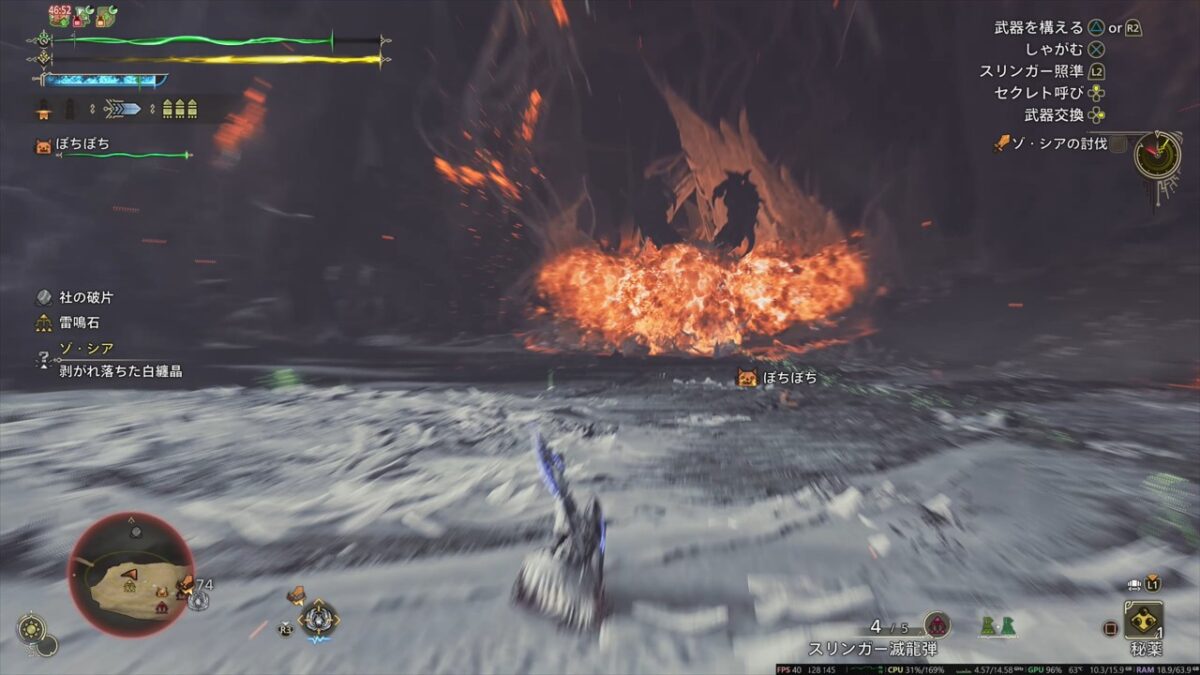This screenshot has height=675, width=1200.
Task: Select the 秘薬 item slot
Action: click(x=1143, y=620)
